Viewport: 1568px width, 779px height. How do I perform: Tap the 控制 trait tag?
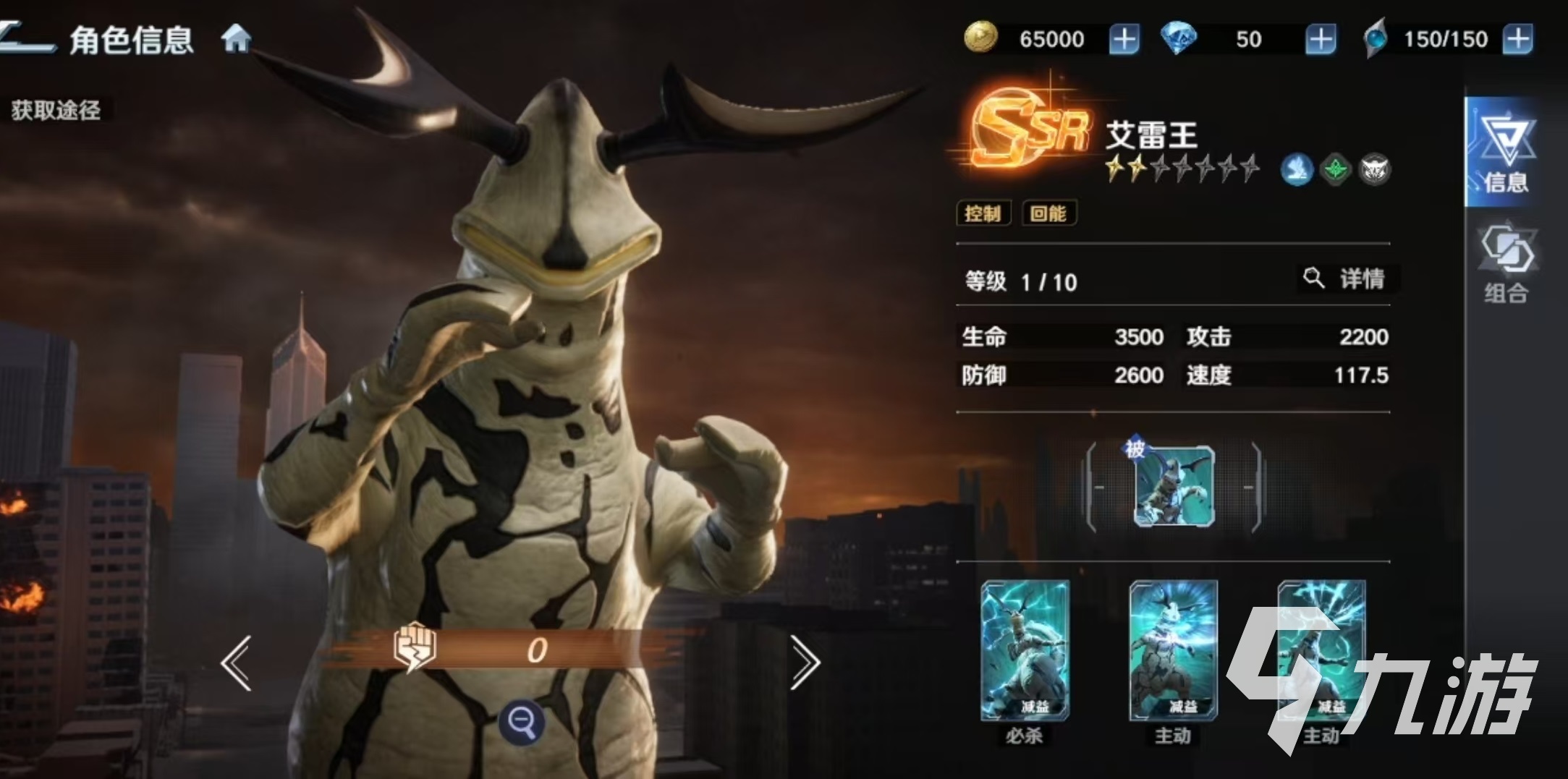(x=983, y=213)
